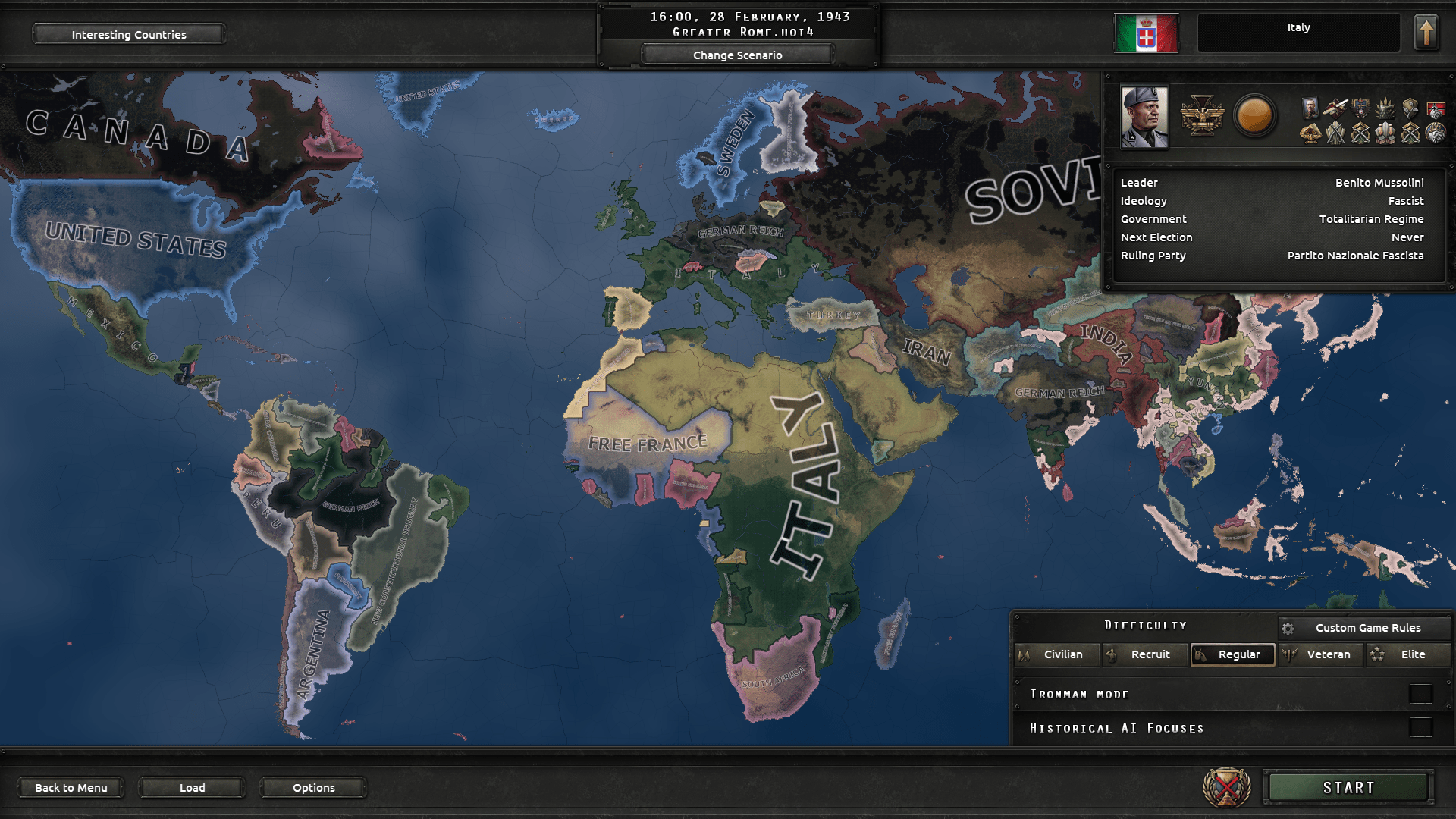Click Back to Menu
Image resolution: width=1456 pixels, height=819 pixels.
point(71,787)
